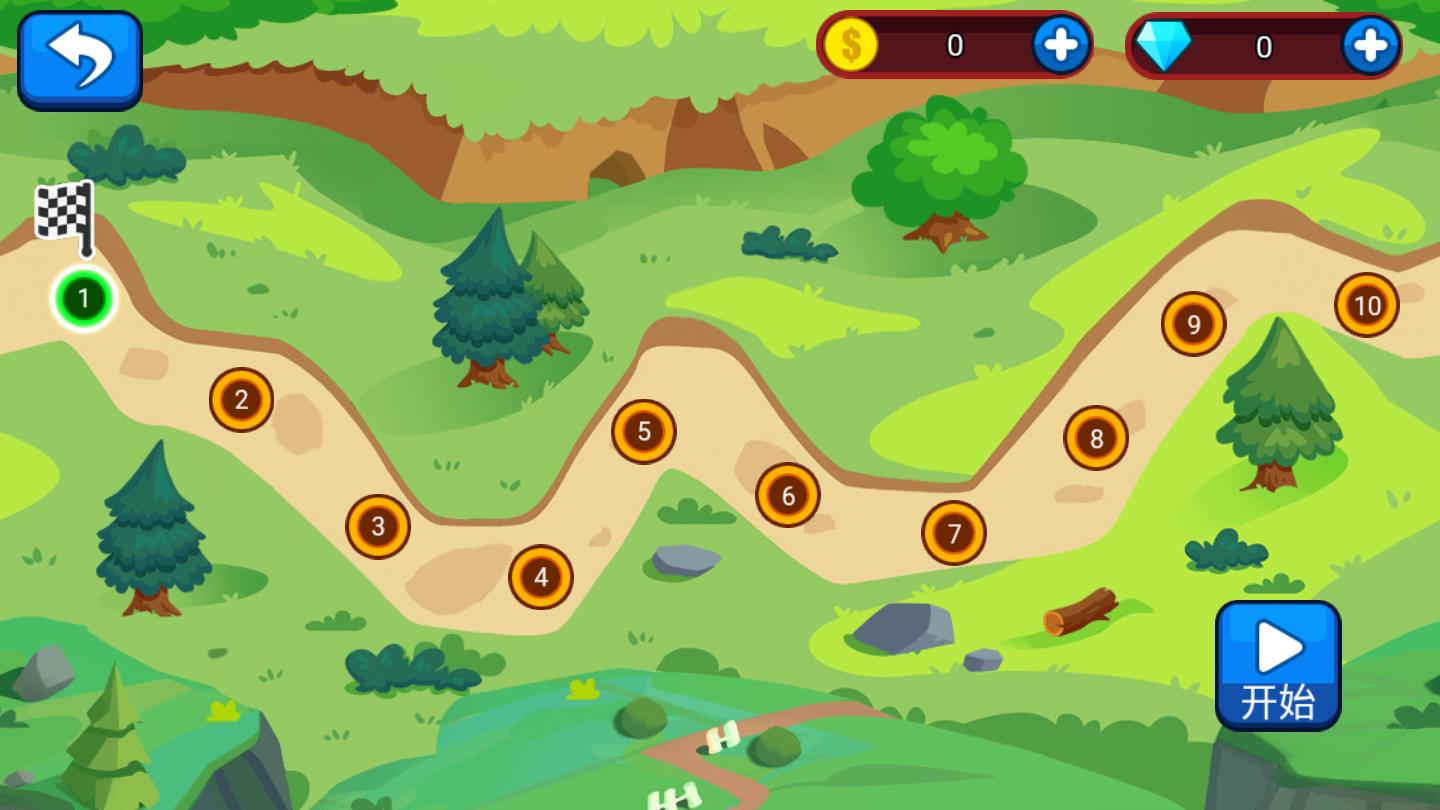The width and height of the screenshot is (1440, 810).
Task: Add more gold coins with the plus button
Action: tap(1060, 45)
